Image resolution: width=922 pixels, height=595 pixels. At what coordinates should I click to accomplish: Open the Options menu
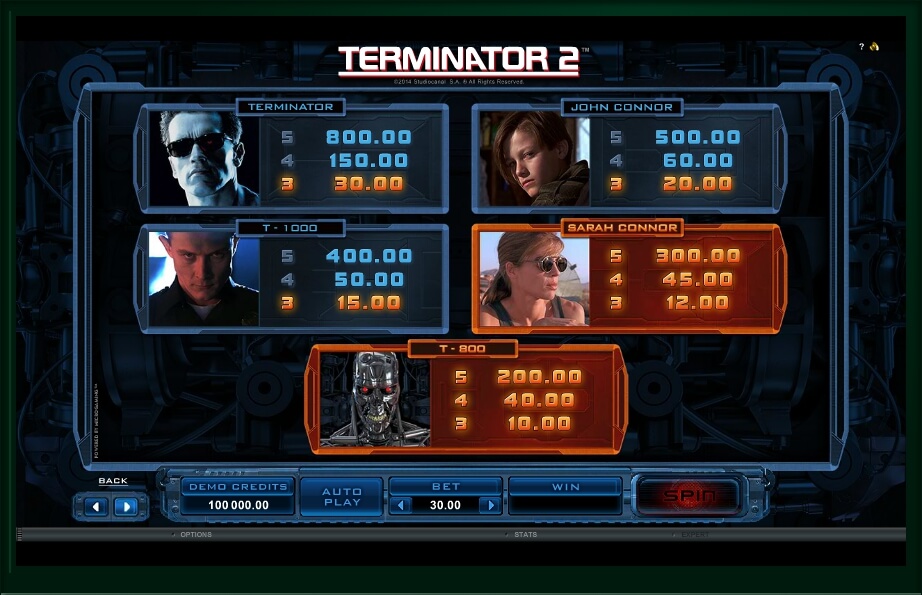195,535
